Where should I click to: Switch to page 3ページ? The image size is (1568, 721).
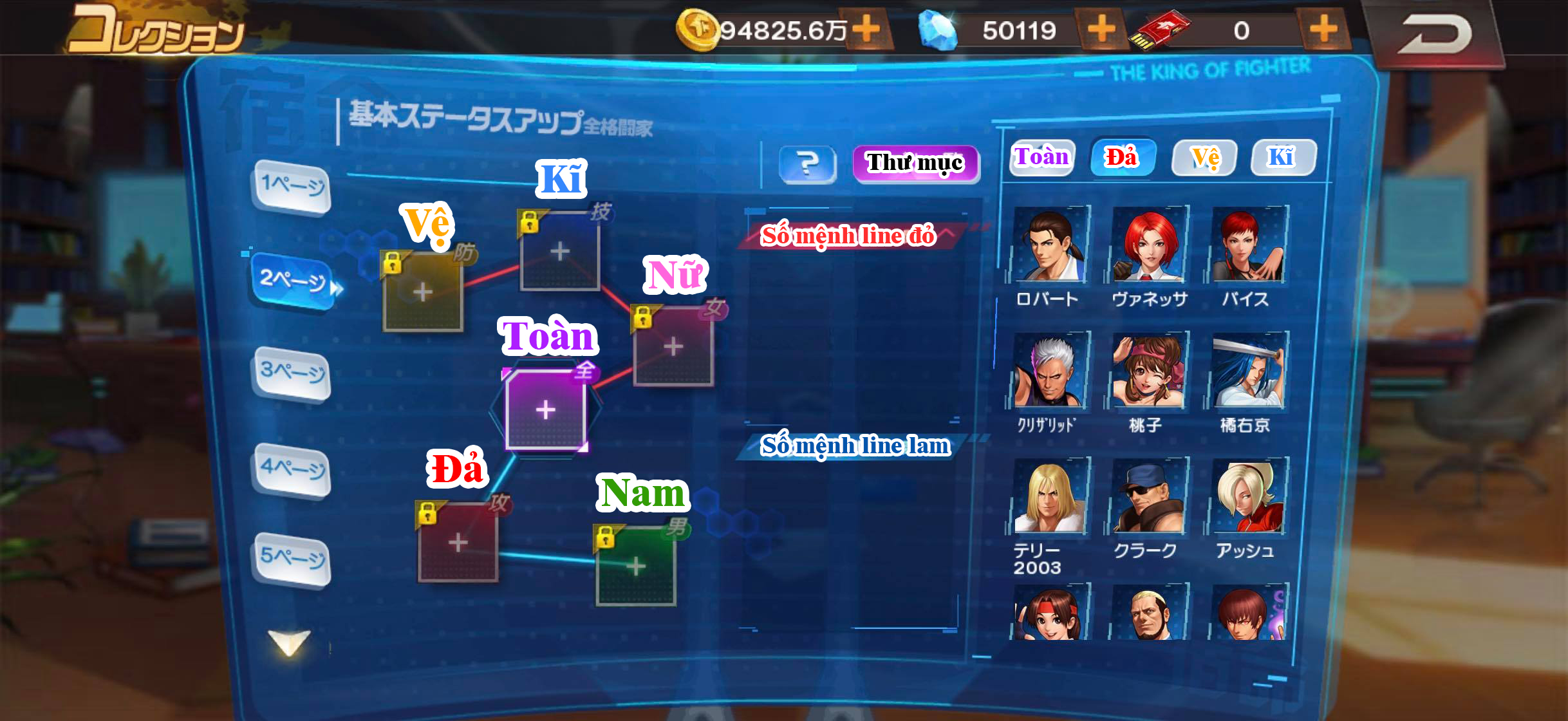[293, 371]
